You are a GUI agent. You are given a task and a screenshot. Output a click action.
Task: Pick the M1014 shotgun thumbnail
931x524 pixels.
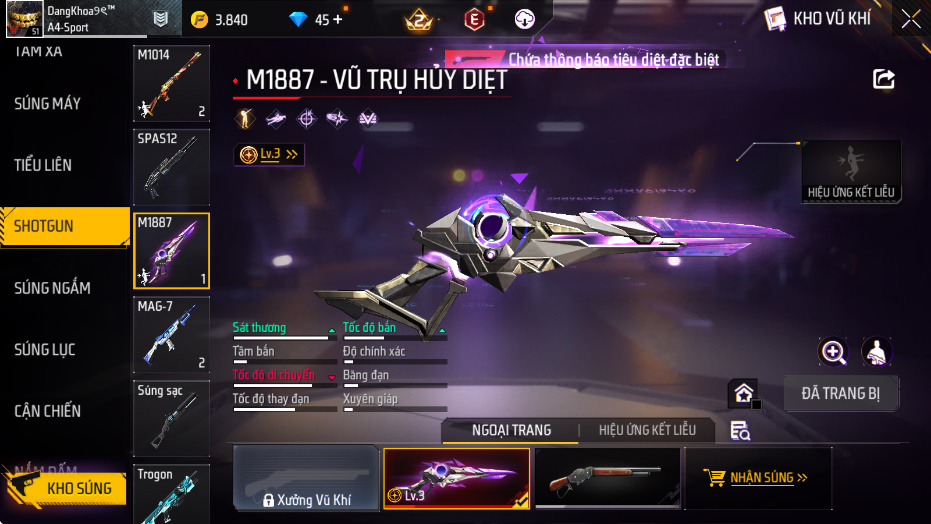tap(171, 84)
